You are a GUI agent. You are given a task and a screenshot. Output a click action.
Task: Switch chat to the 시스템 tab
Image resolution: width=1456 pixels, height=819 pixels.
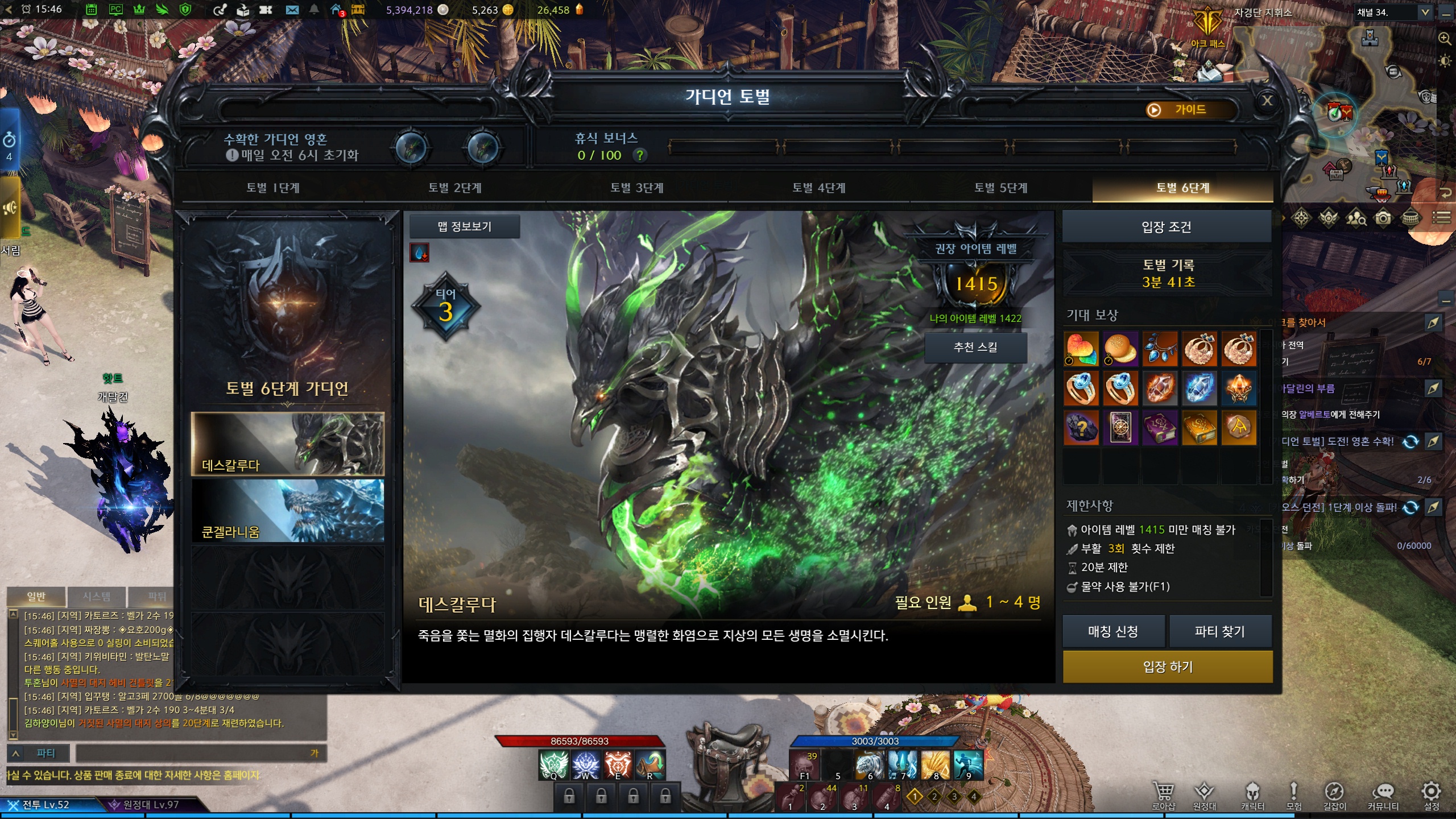click(x=97, y=597)
